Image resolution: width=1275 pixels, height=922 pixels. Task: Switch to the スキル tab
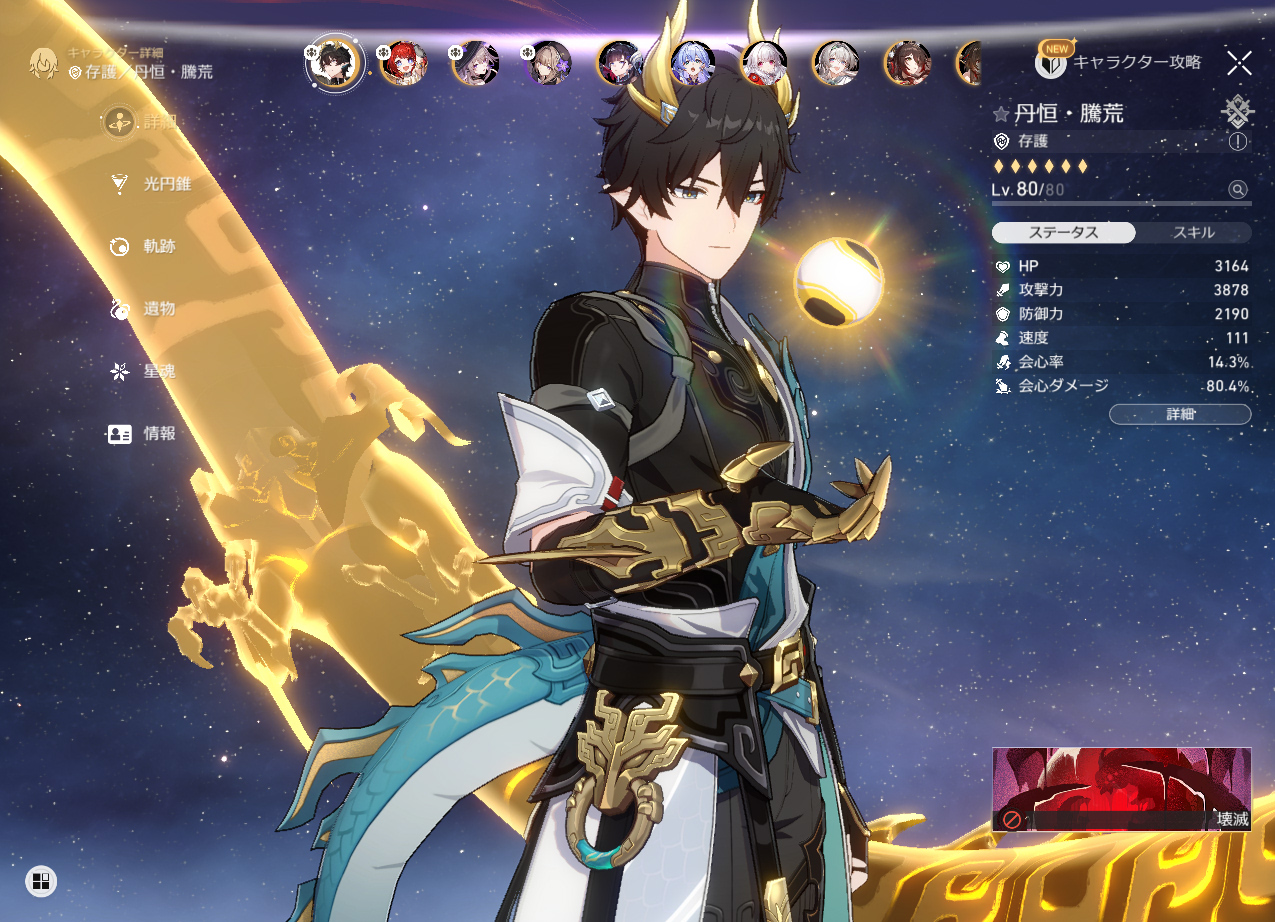(x=1193, y=233)
